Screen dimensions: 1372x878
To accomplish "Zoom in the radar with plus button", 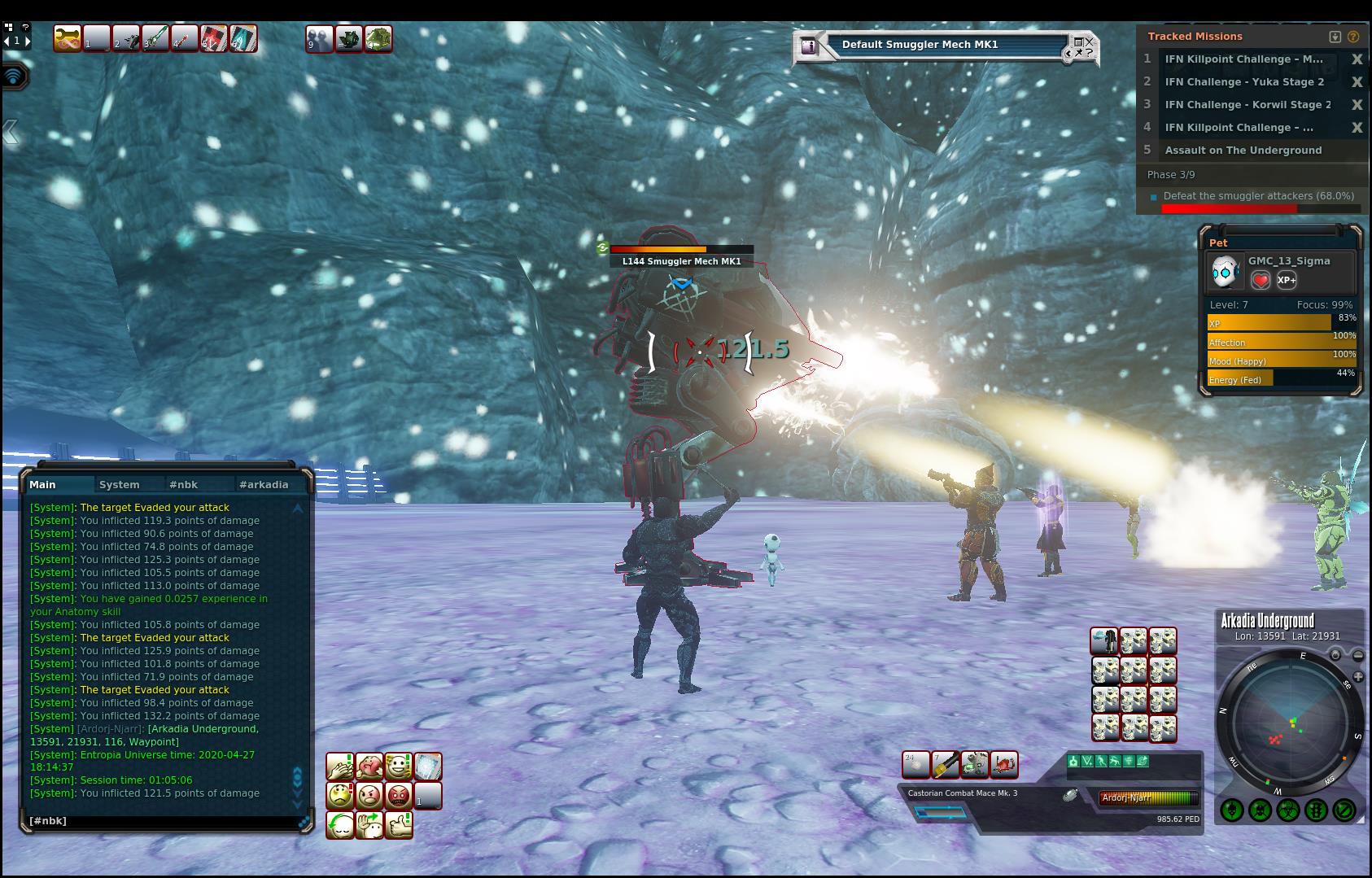I will point(1358,676).
